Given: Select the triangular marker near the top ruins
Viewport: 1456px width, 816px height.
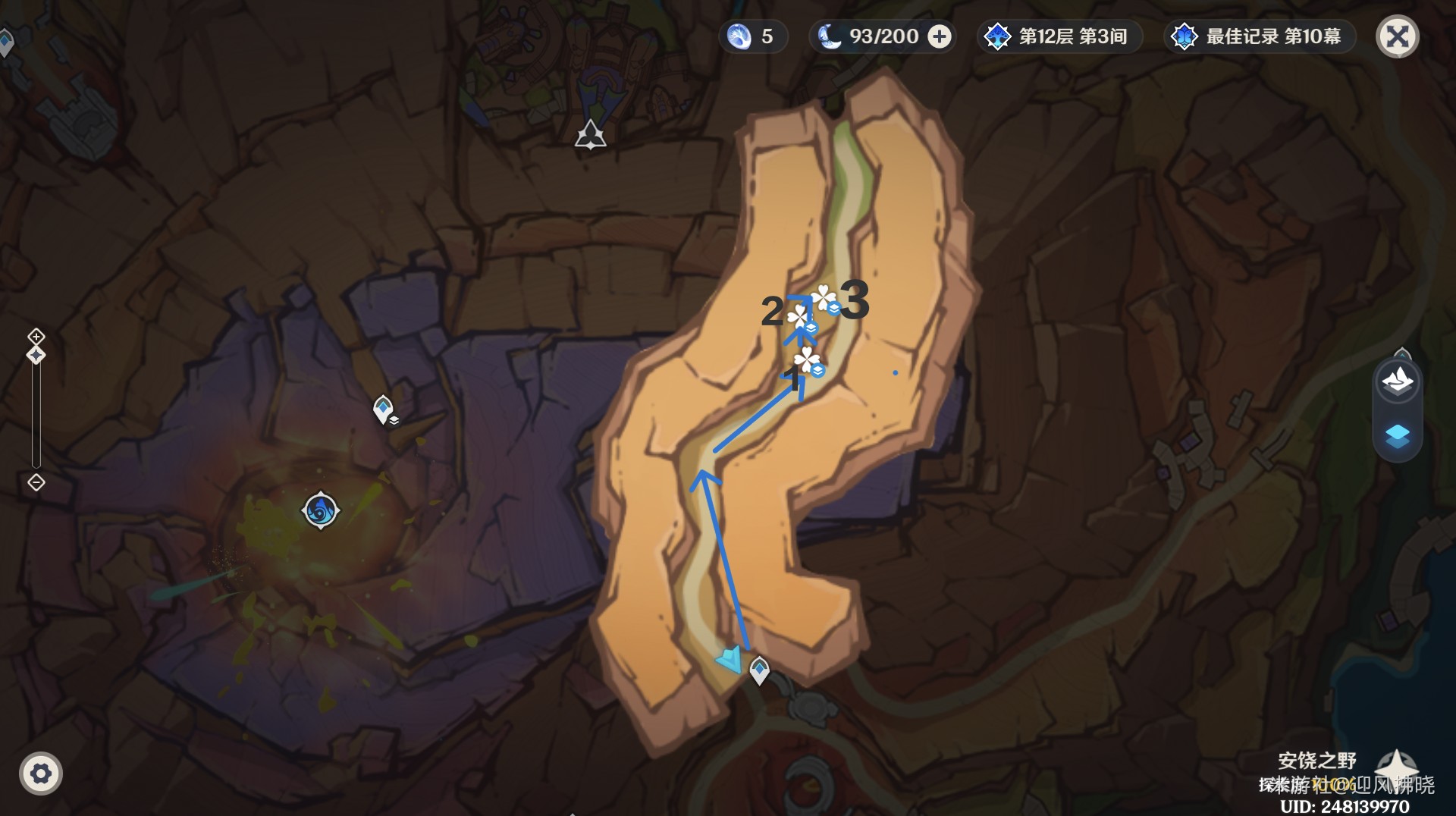Looking at the screenshot, I should [590, 136].
